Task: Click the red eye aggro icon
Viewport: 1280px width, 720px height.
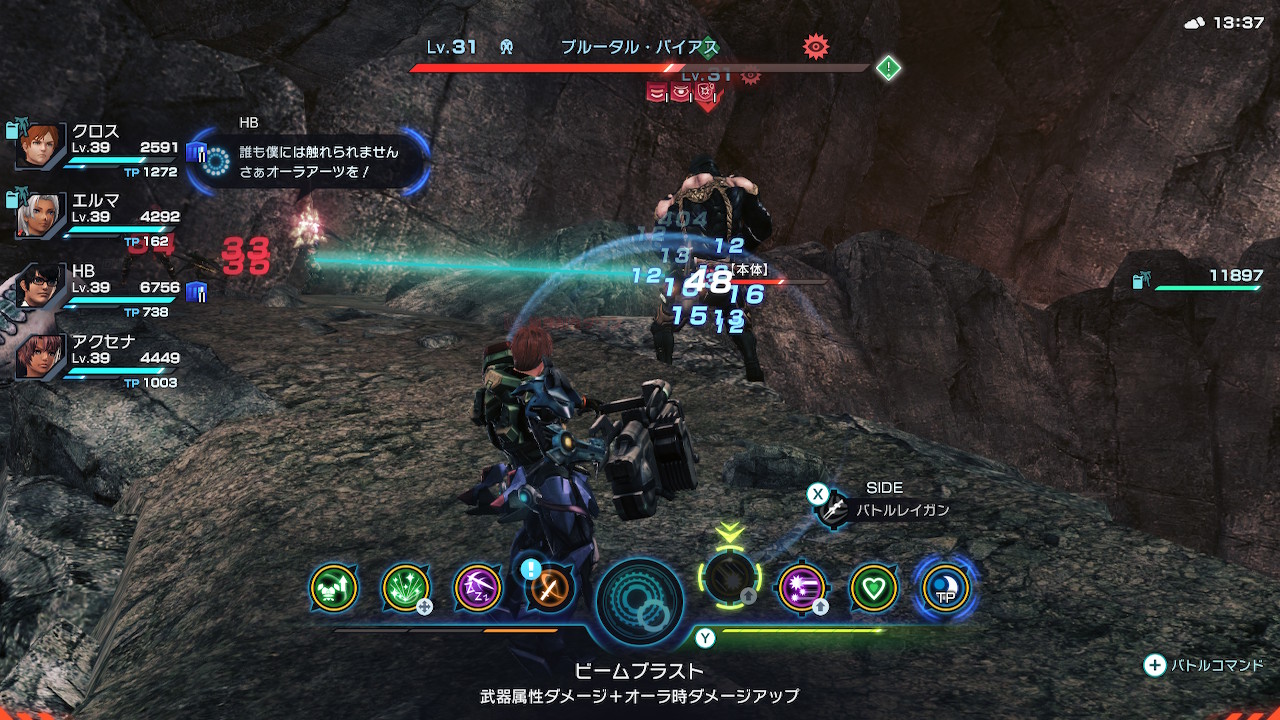Action: [x=816, y=46]
